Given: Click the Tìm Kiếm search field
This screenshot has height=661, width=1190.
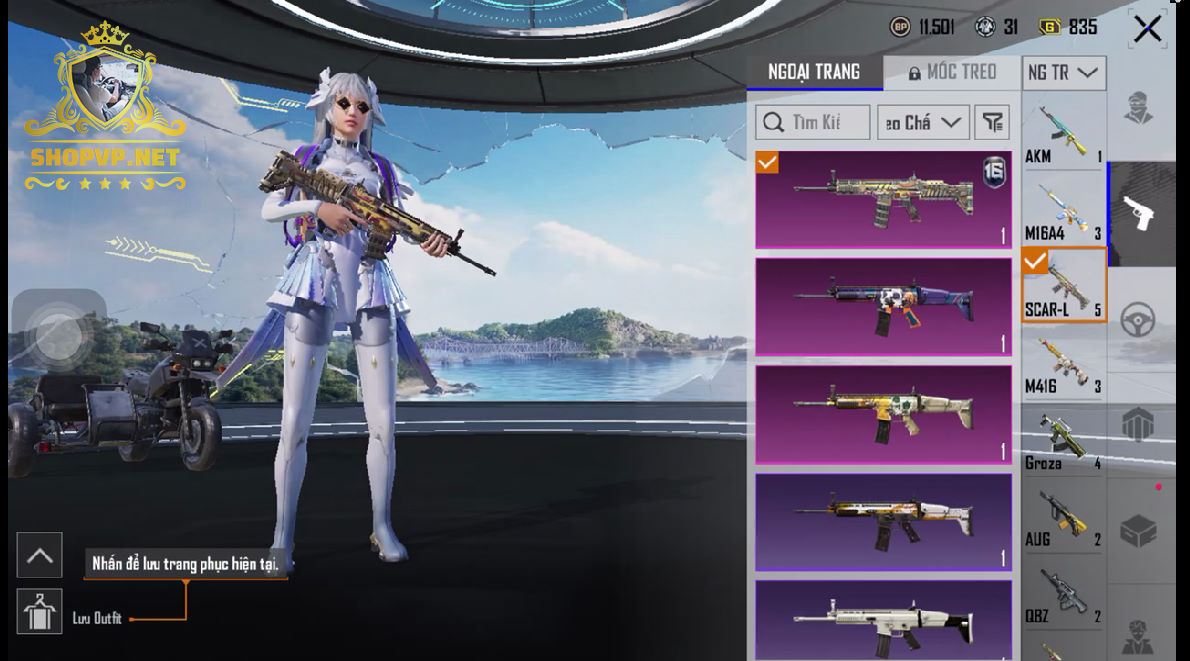Looking at the screenshot, I should point(812,122).
